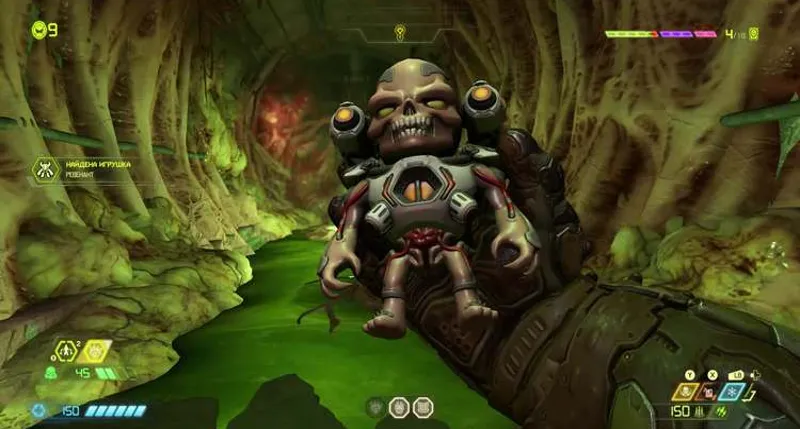Click the dim demon face icon at bottom center

click(x=375, y=407)
